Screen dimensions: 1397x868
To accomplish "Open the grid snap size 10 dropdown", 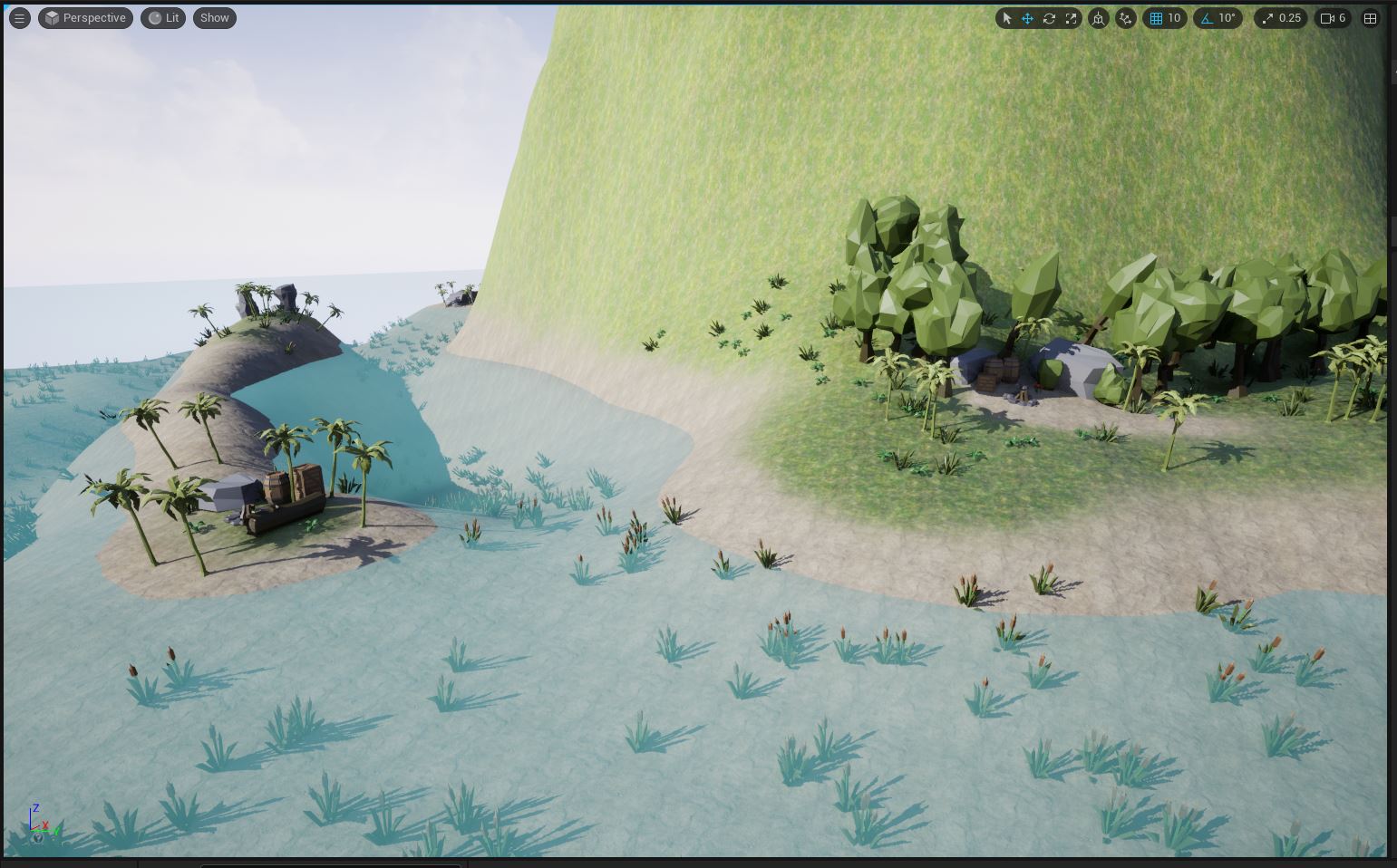I will pyautogui.click(x=1174, y=18).
